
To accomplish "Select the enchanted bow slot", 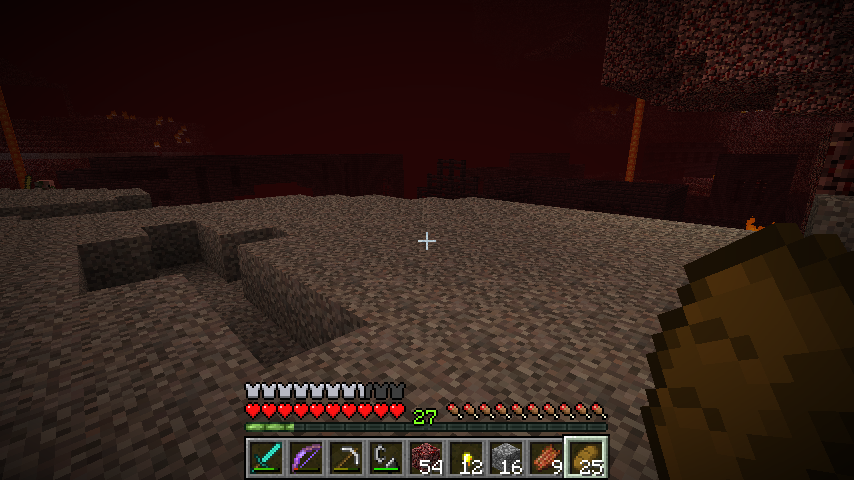I will point(306,458).
